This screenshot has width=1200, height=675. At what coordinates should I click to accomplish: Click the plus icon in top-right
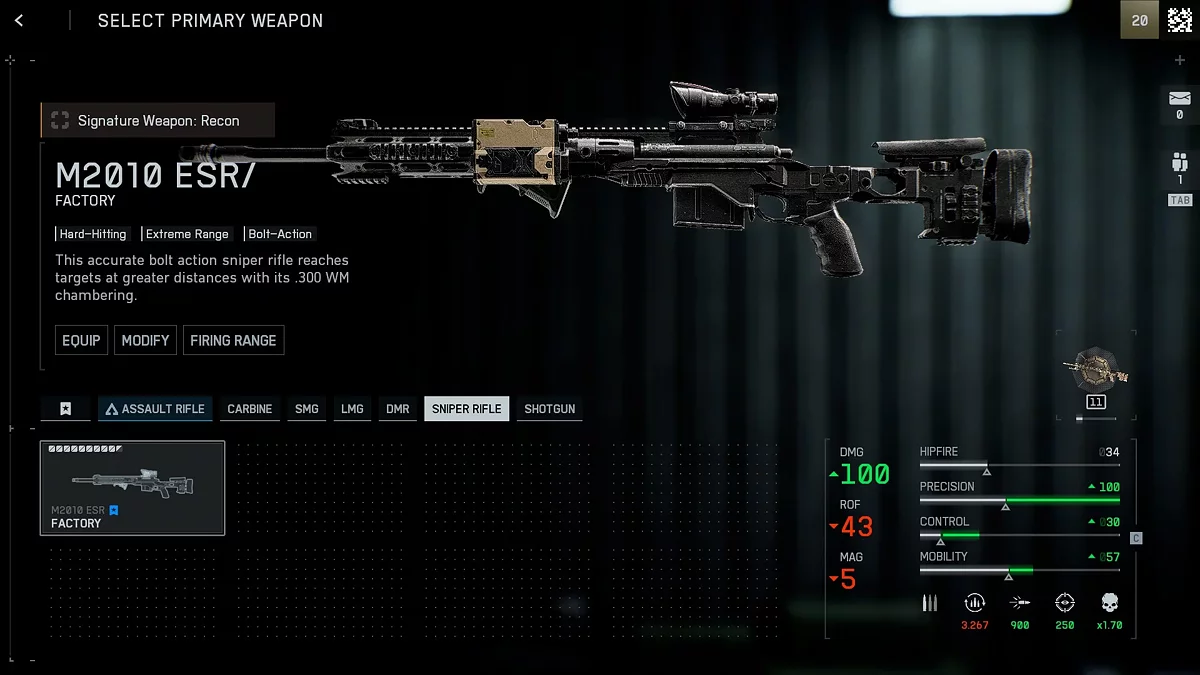tap(1179, 61)
